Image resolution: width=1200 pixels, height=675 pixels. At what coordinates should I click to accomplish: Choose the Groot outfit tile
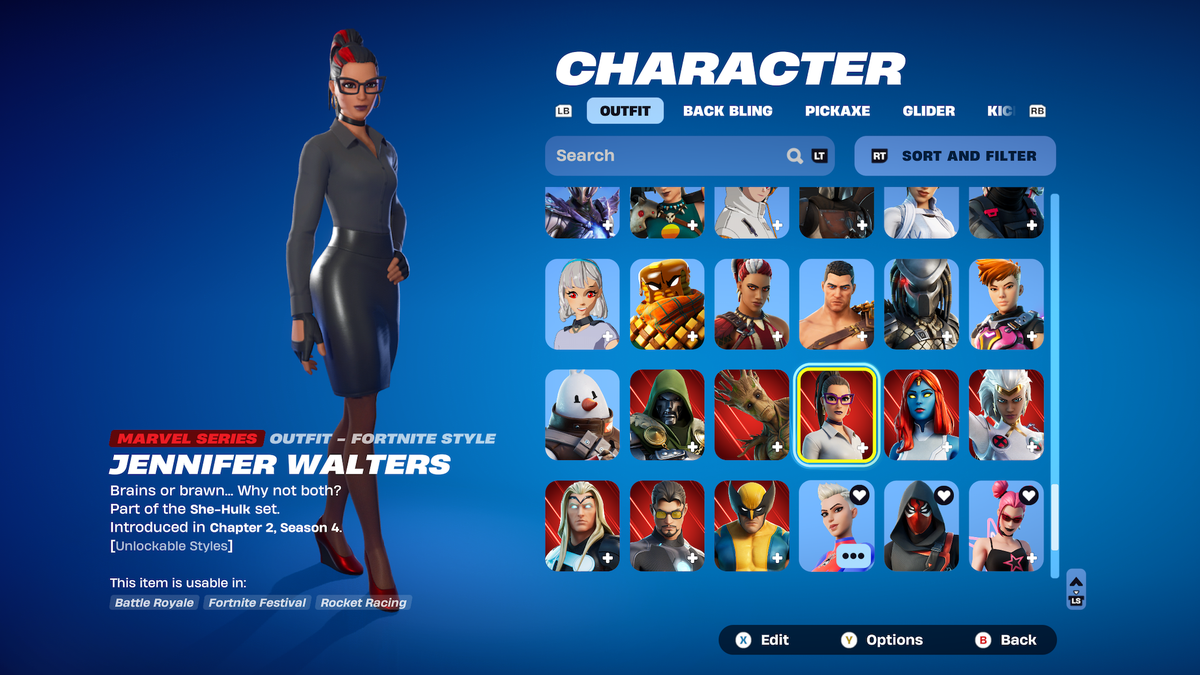click(752, 415)
